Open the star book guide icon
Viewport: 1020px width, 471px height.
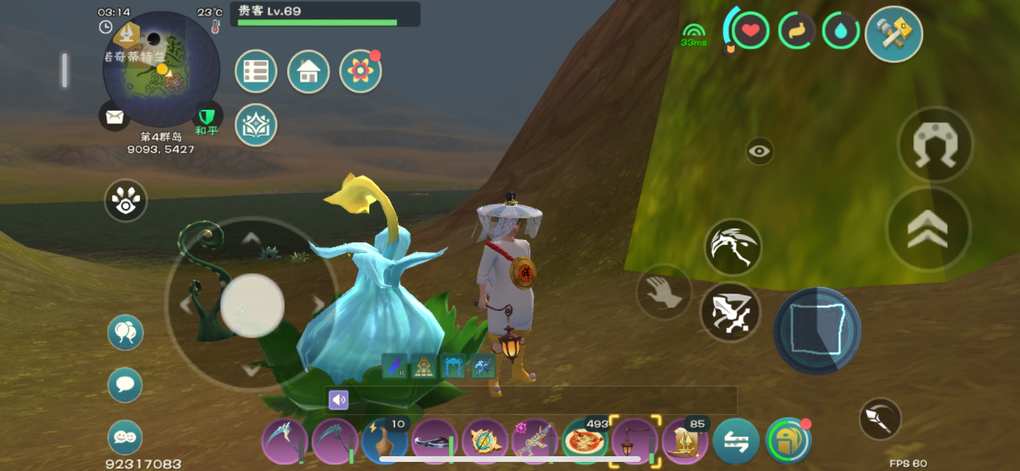256,125
